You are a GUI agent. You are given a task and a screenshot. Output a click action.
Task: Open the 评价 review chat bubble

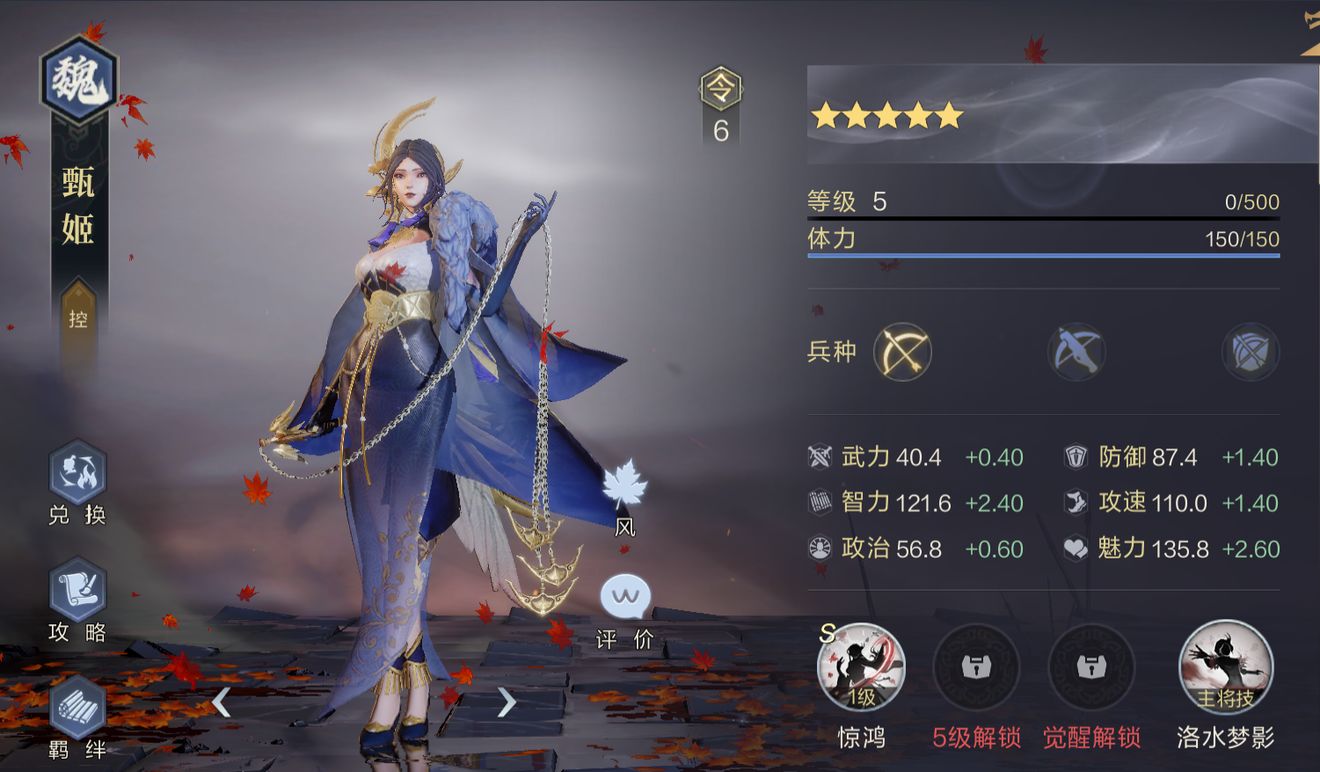(x=625, y=598)
